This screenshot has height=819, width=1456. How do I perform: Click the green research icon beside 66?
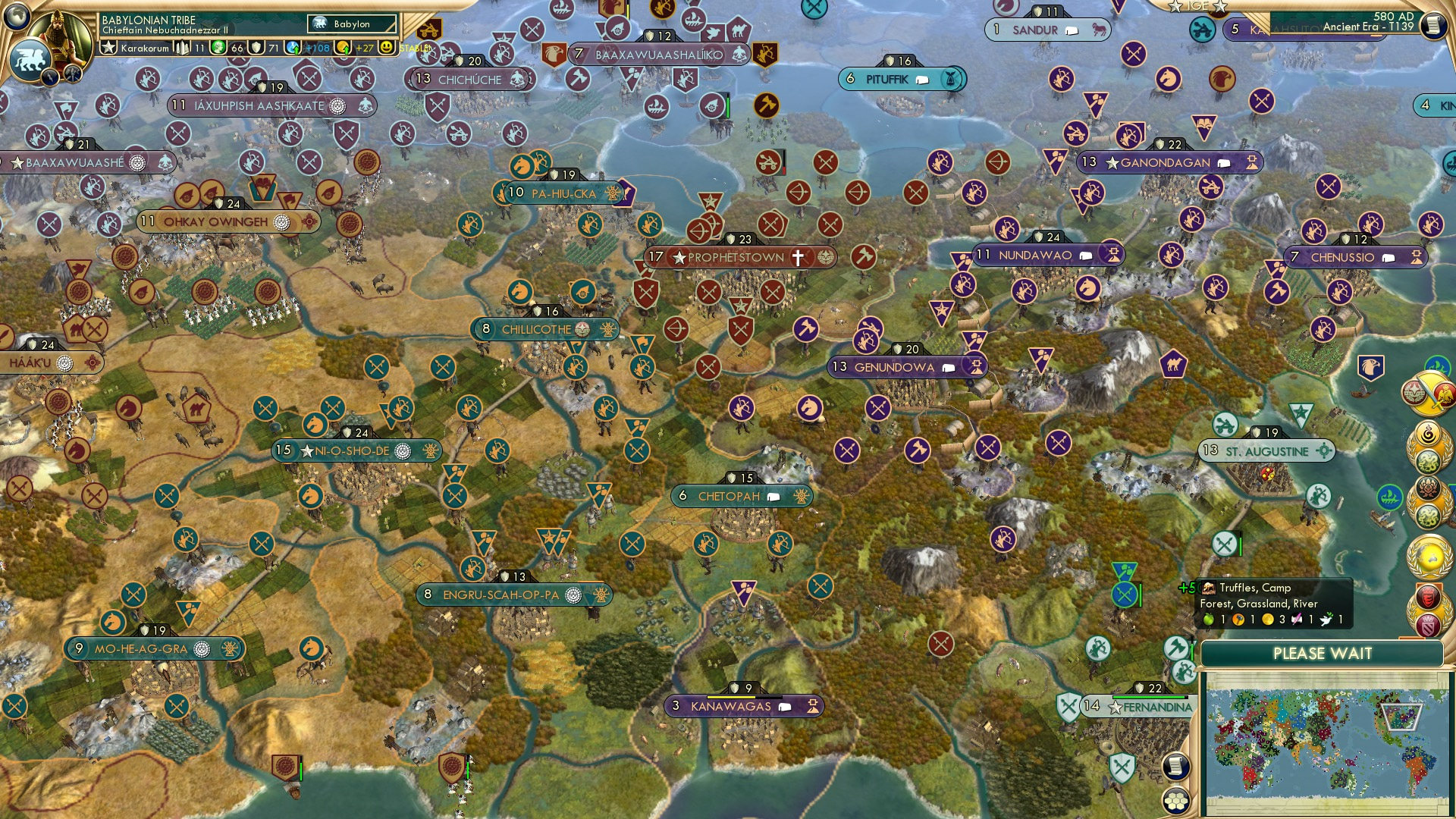click(x=218, y=47)
